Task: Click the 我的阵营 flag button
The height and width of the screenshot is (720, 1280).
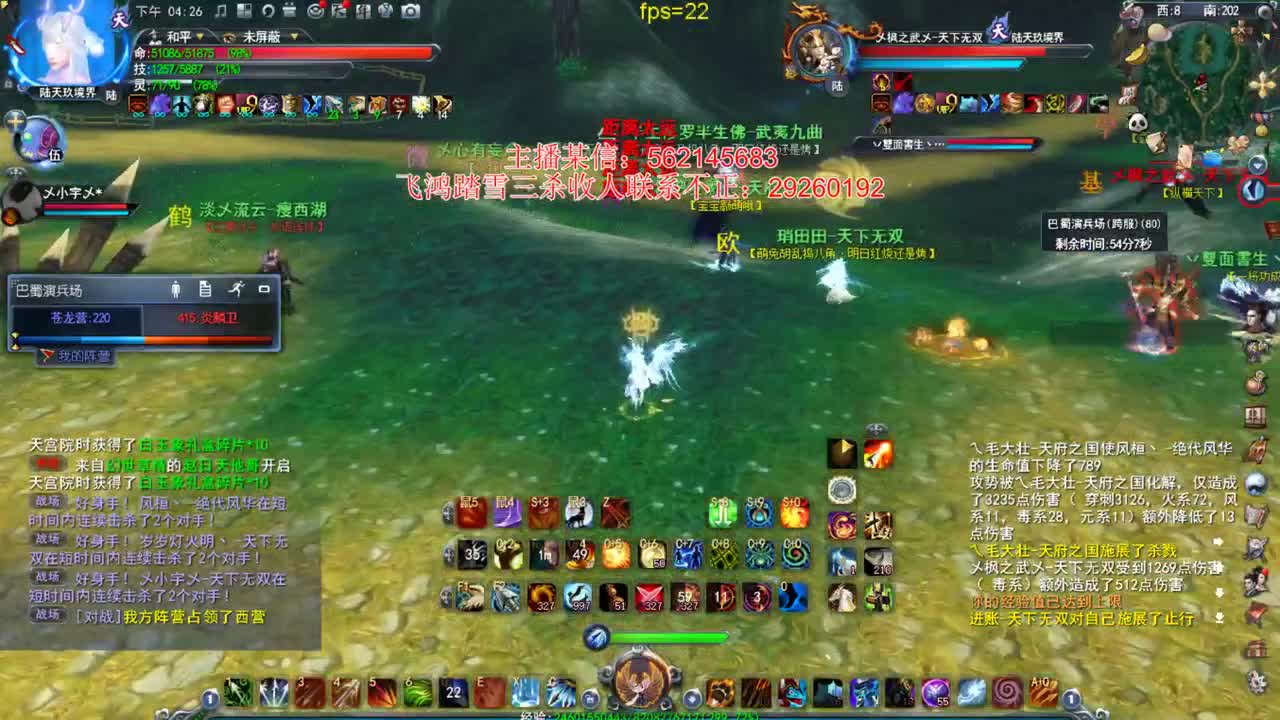Action: click(x=75, y=355)
